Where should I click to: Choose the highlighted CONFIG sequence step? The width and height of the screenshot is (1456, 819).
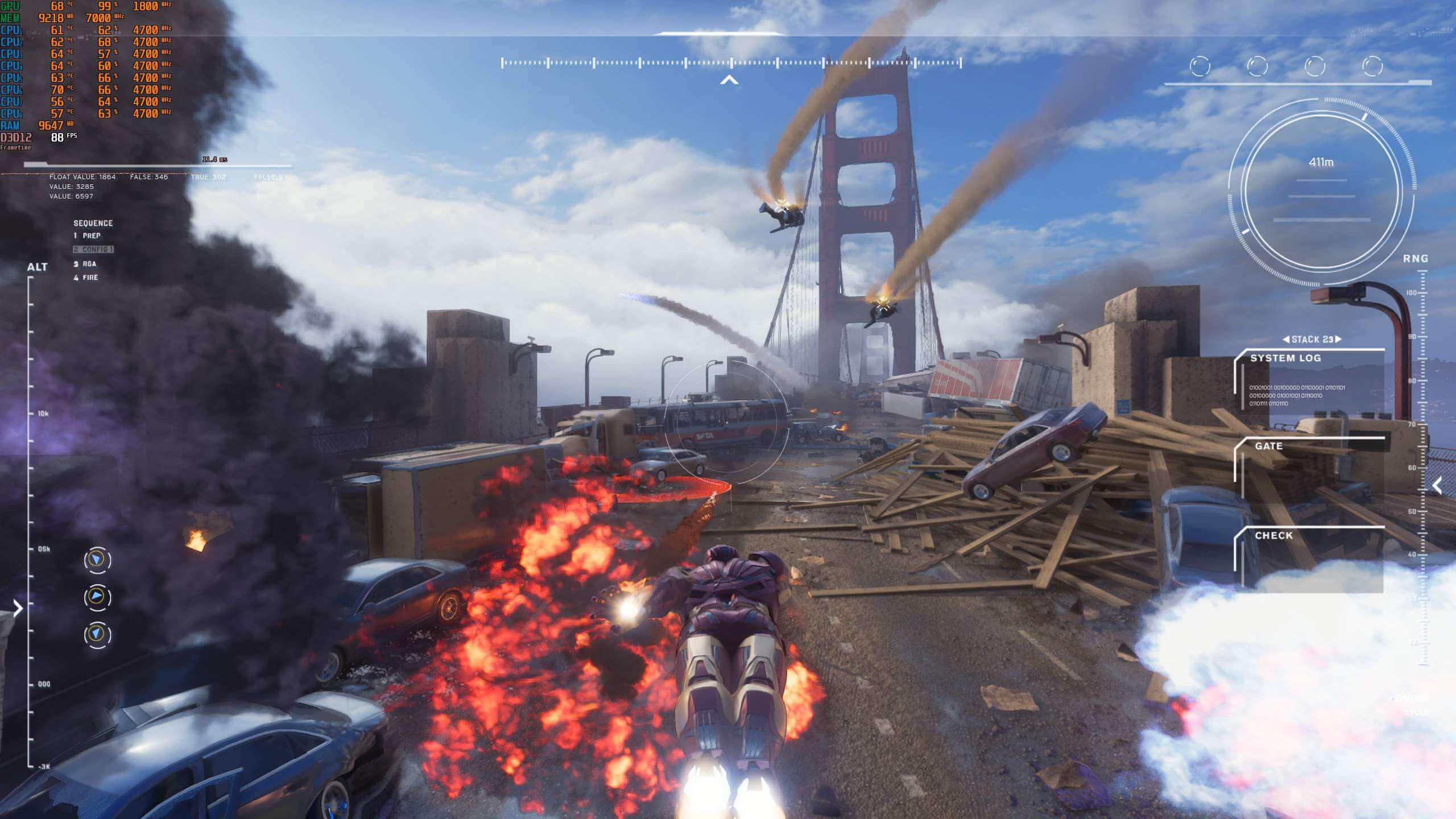93,250
